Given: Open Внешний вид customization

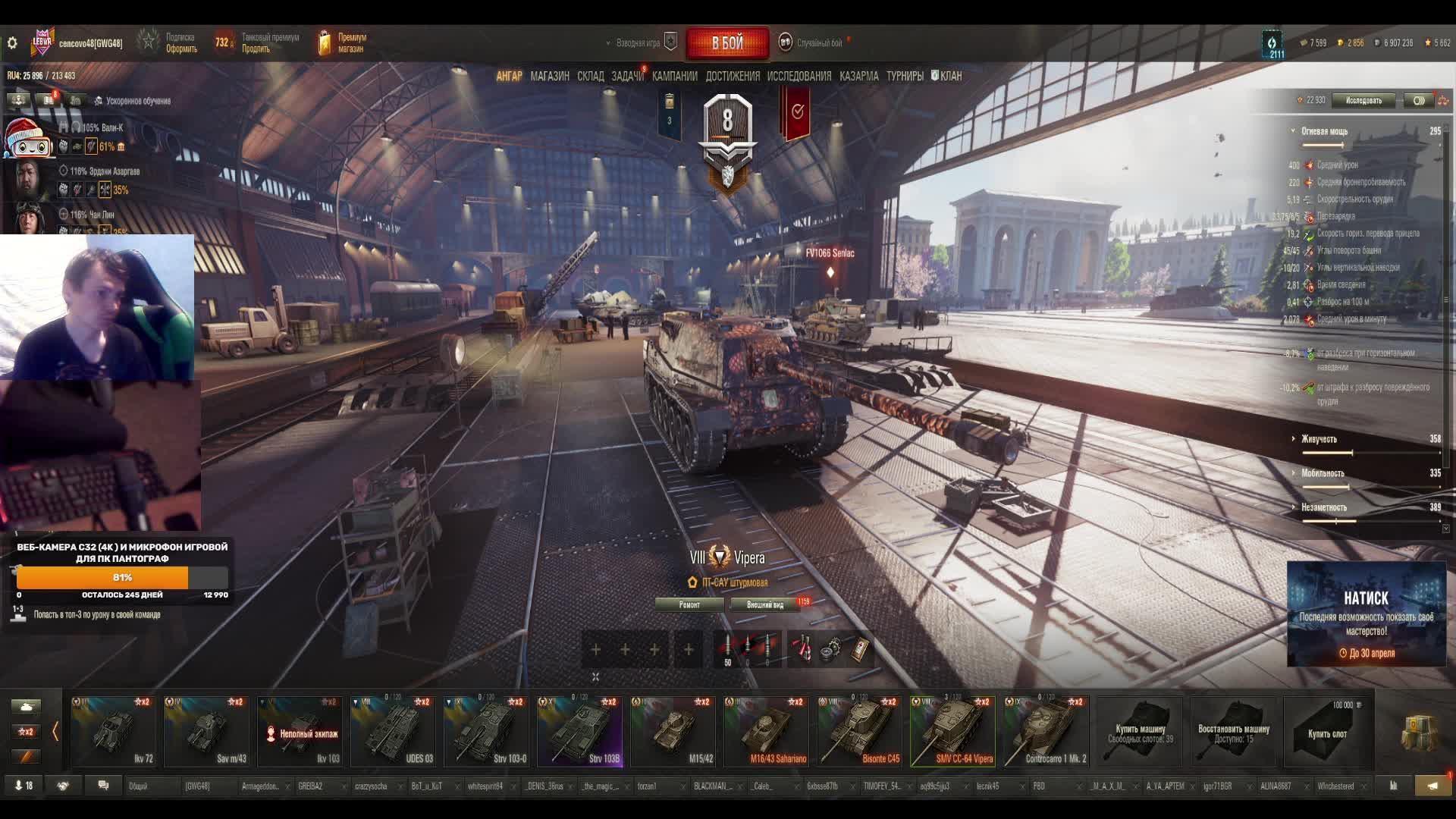Looking at the screenshot, I should point(765,604).
